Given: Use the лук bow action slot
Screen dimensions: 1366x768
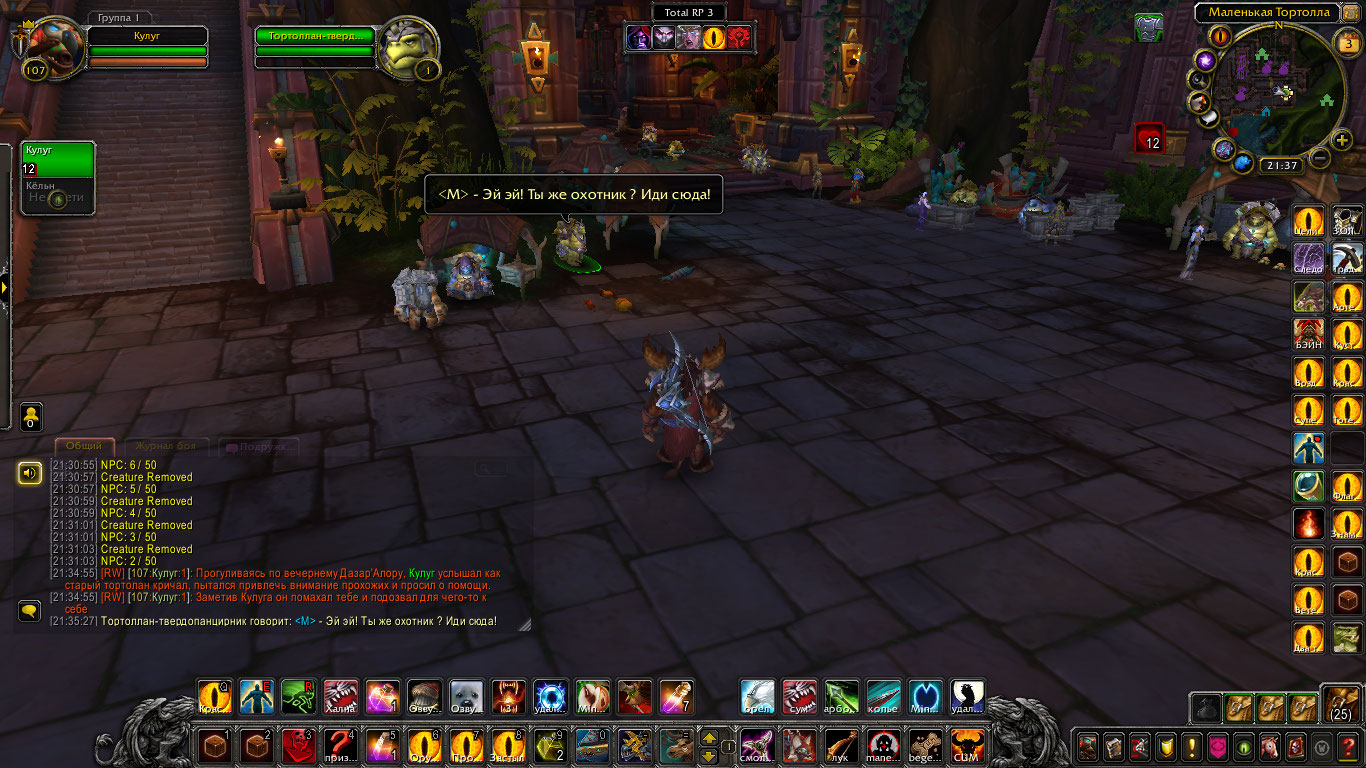Looking at the screenshot, I should [841, 745].
